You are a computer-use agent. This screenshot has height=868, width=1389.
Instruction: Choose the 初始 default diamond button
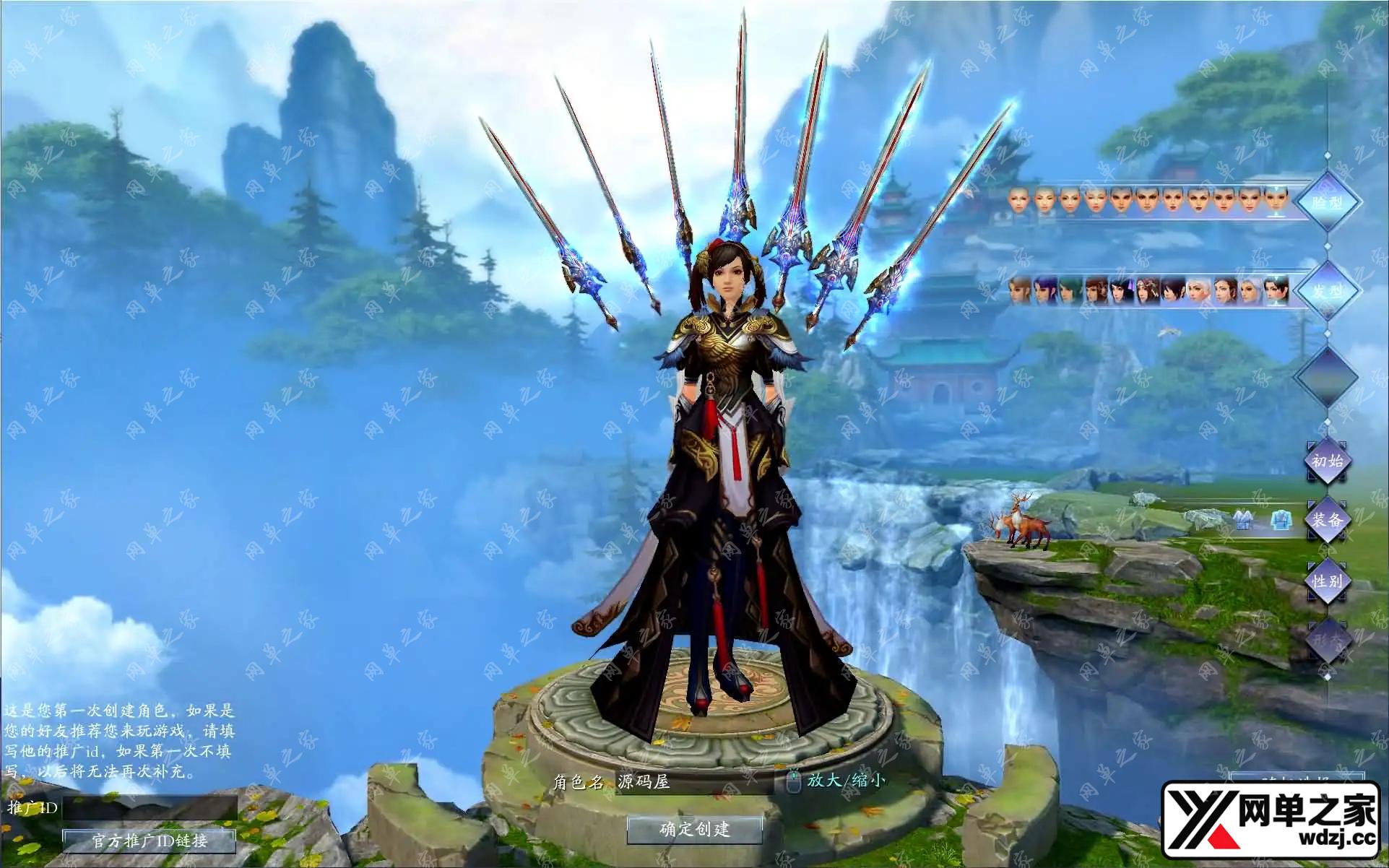click(1327, 460)
